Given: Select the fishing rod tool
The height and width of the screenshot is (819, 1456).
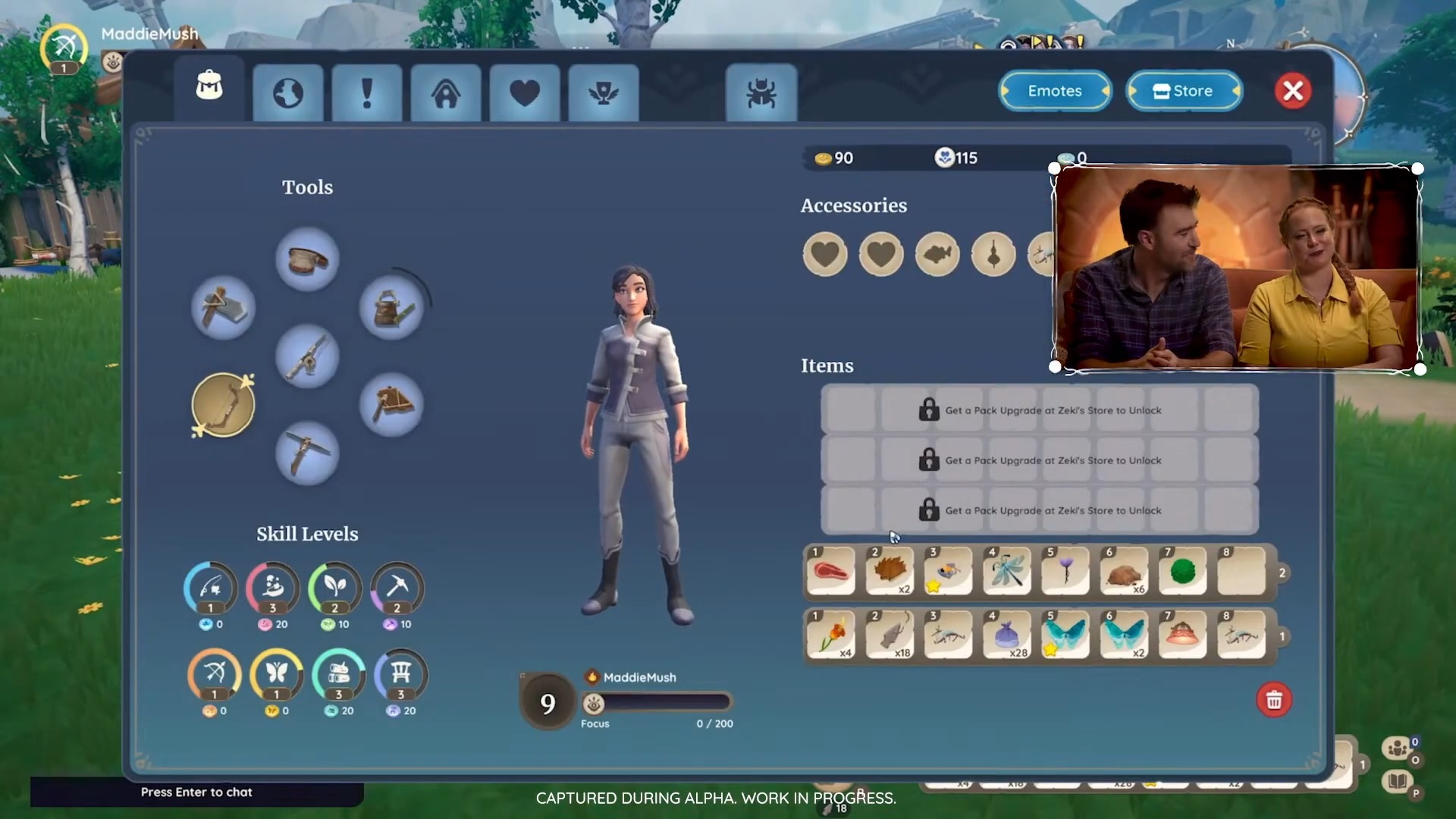Looking at the screenshot, I should coord(307,356).
